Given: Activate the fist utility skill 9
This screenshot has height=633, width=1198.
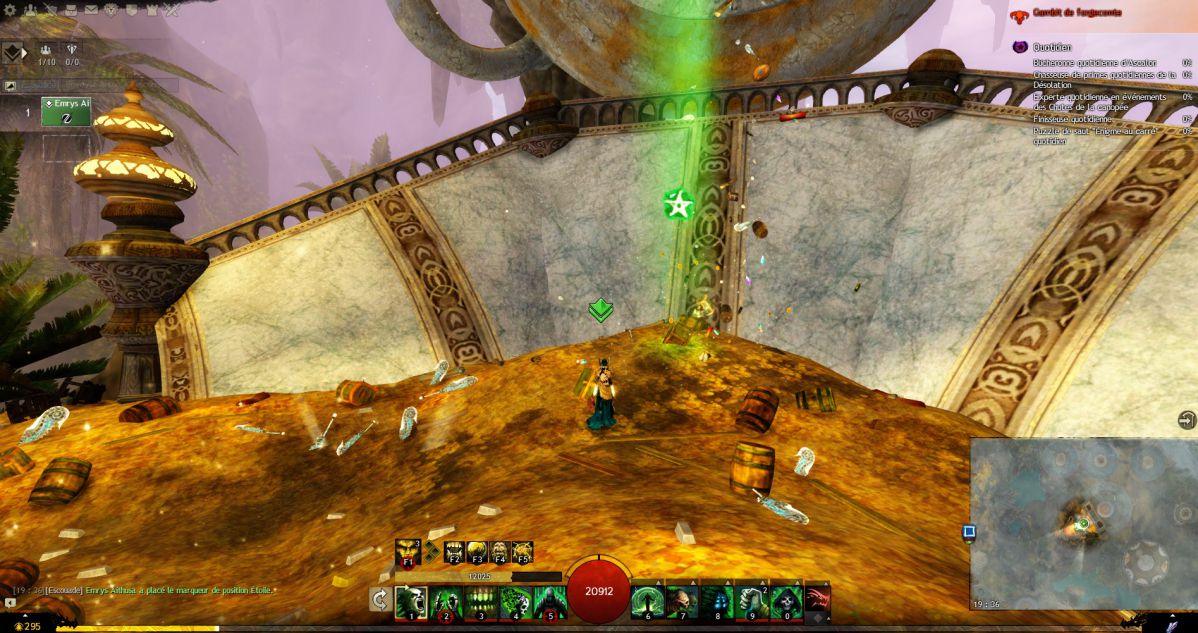Looking at the screenshot, I should tap(750, 602).
